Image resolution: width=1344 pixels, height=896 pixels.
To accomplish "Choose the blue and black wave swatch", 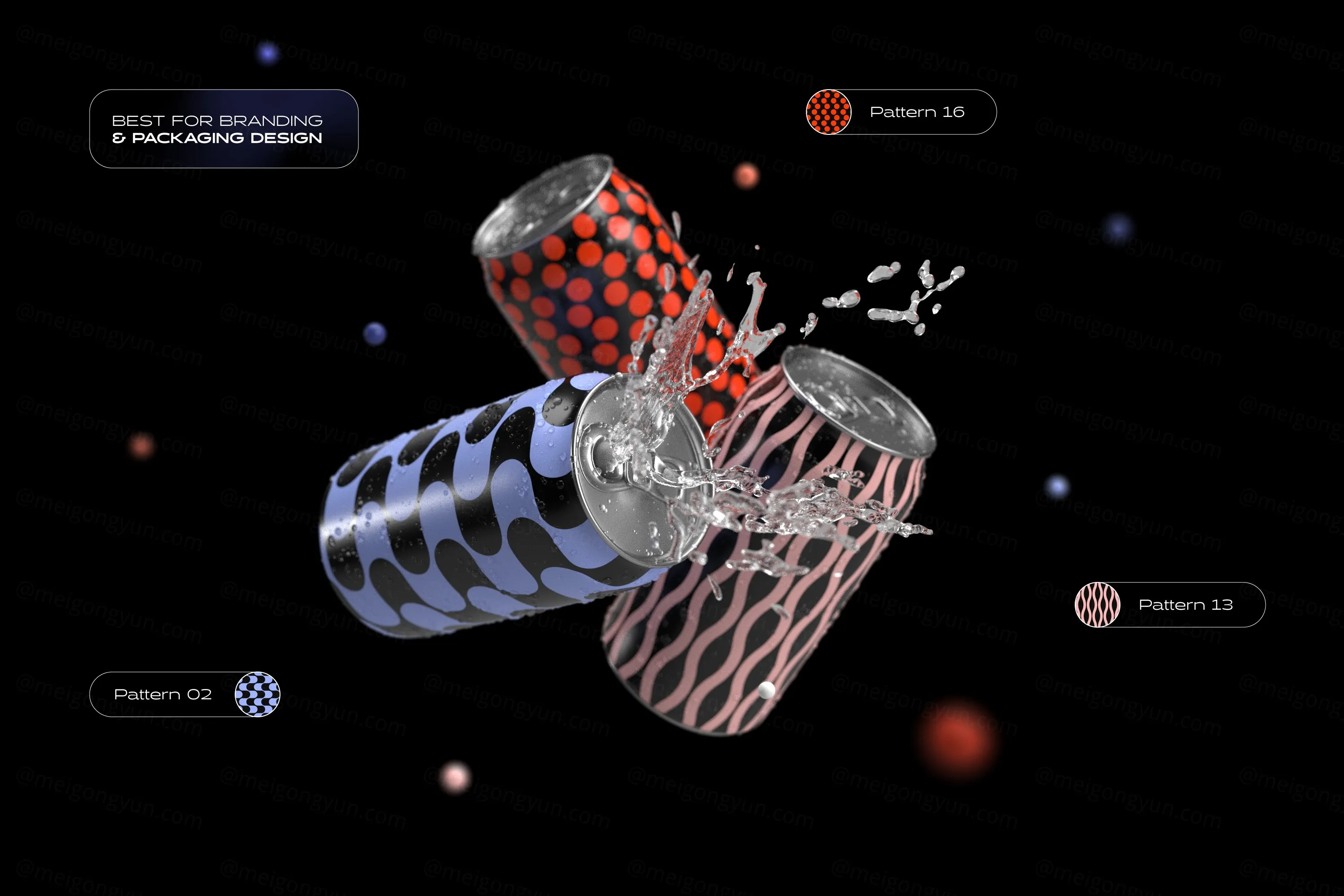I will pyautogui.click(x=258, y=694).
